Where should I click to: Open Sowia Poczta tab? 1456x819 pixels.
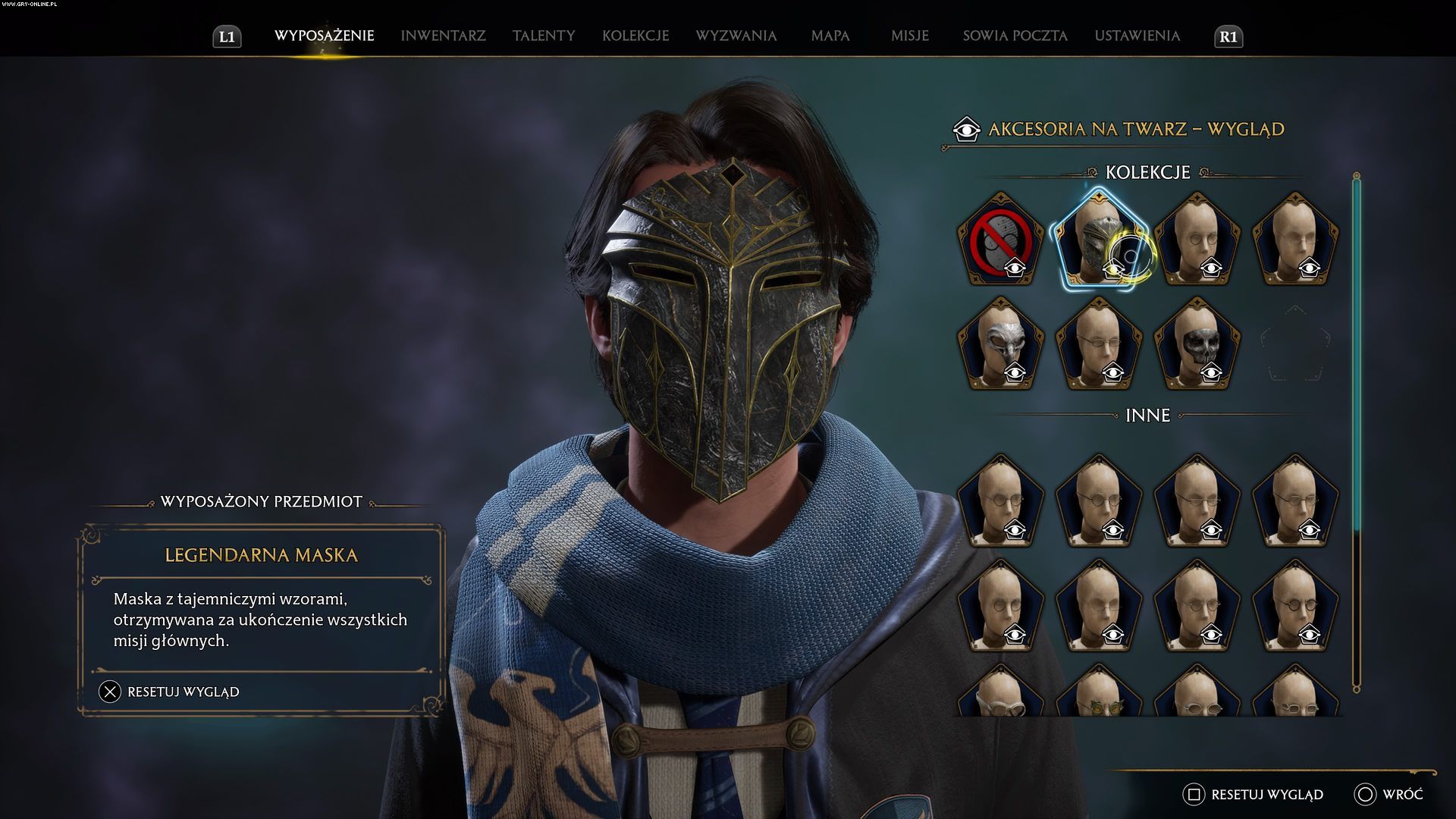1015,36
